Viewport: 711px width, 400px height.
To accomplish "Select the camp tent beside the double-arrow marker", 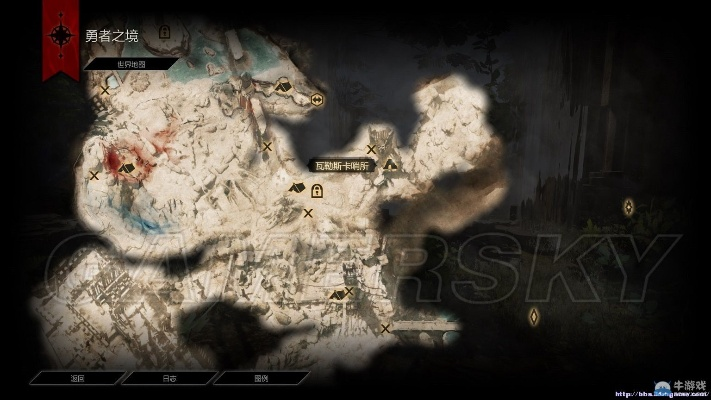I will [x=283, y=88].
